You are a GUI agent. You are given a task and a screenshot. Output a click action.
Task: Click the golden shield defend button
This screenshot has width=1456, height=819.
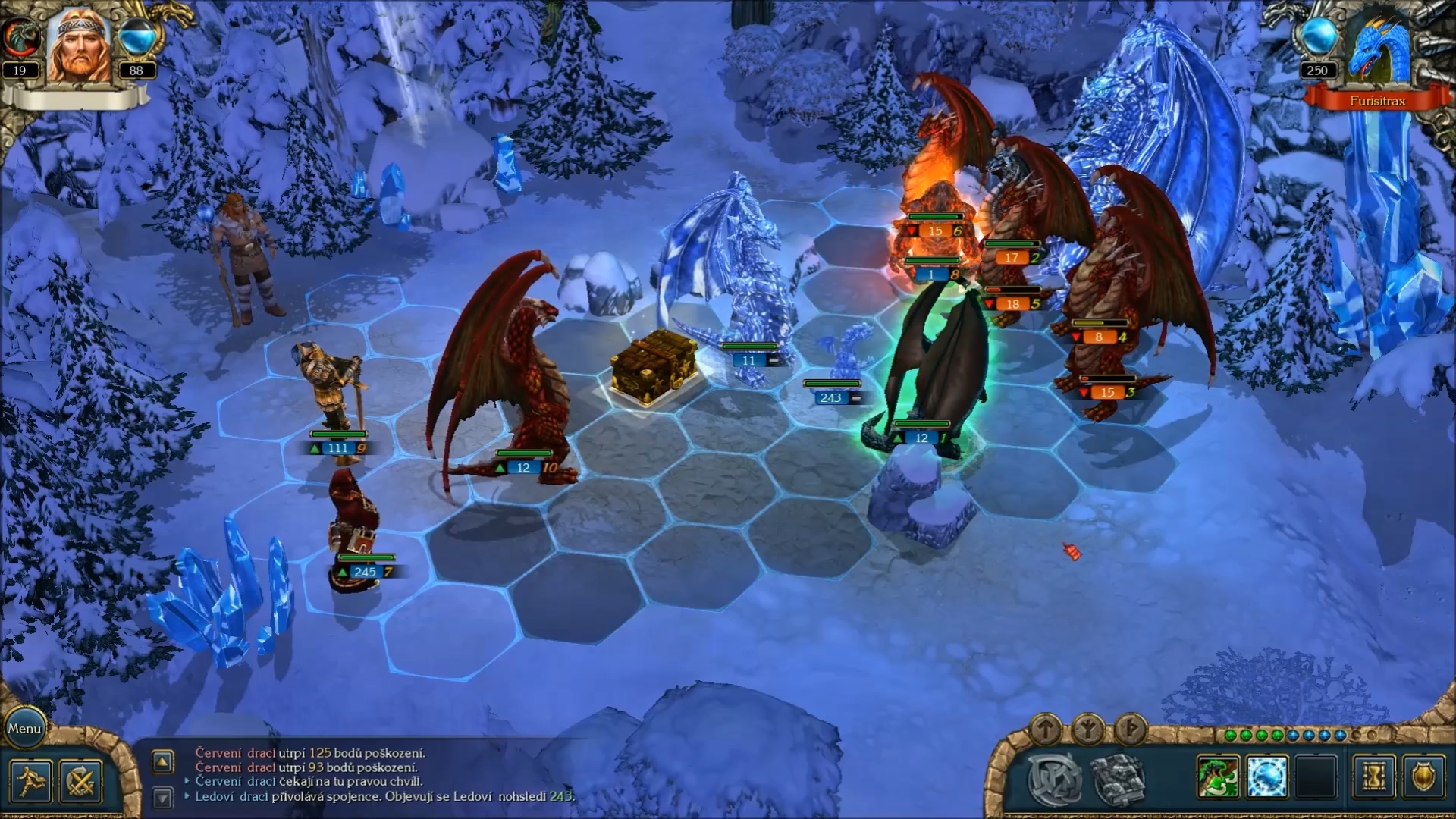[1423, 778]
